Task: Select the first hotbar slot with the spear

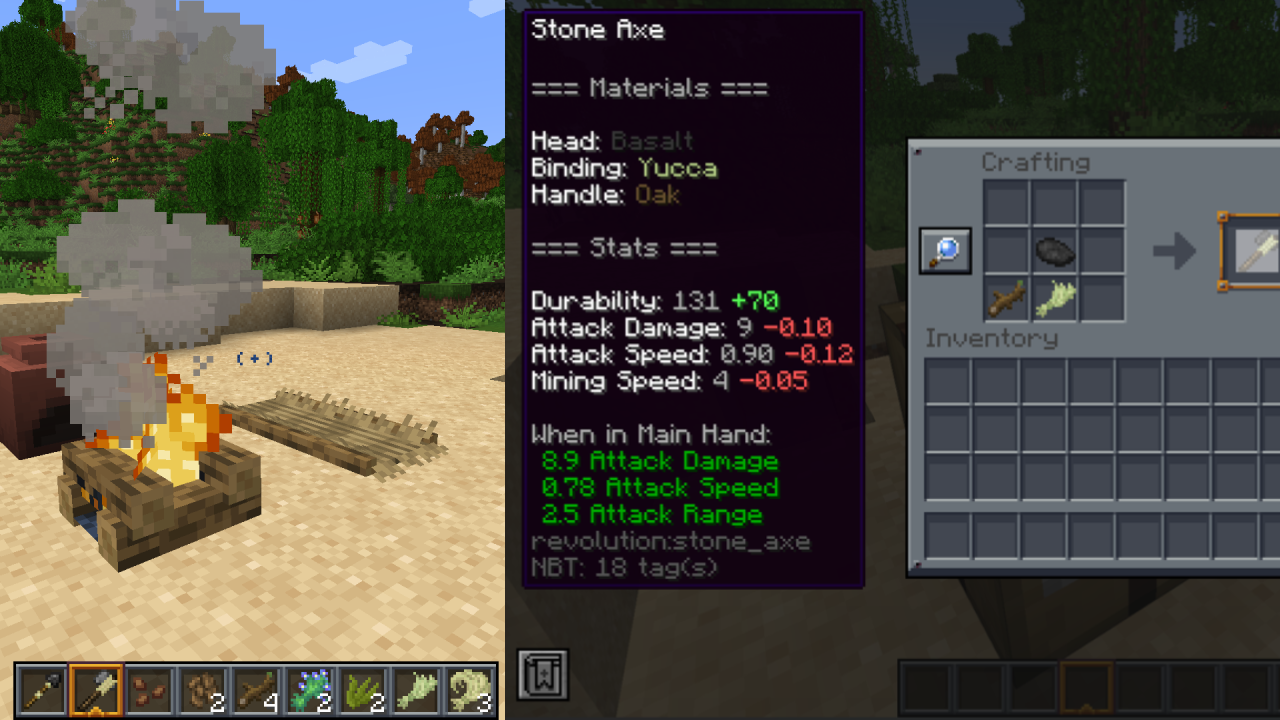Action: [42, 689]
